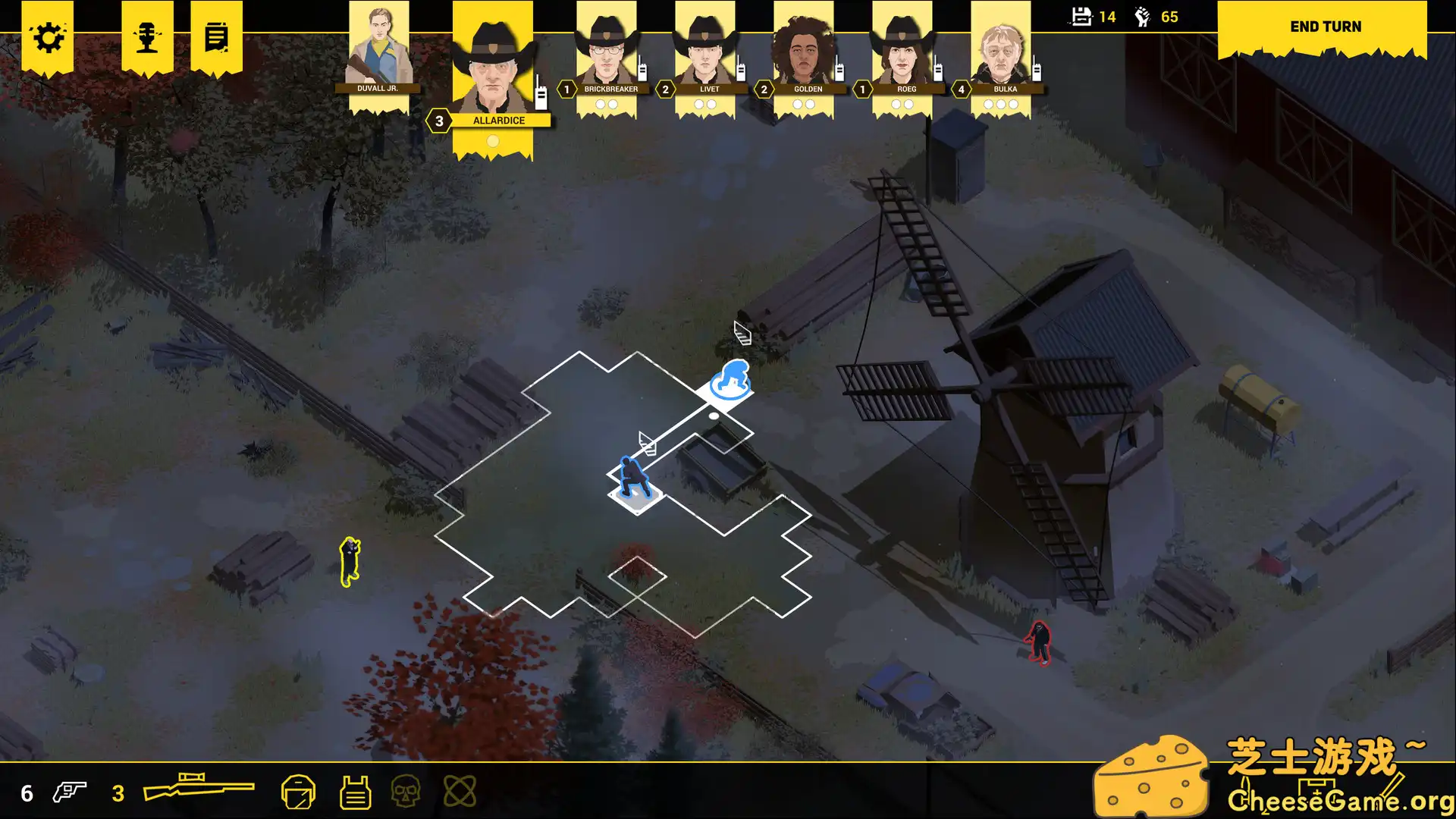Expand the upper door direction marker
The width and height of the screenshot is (1456, 819).
(741, 334)
